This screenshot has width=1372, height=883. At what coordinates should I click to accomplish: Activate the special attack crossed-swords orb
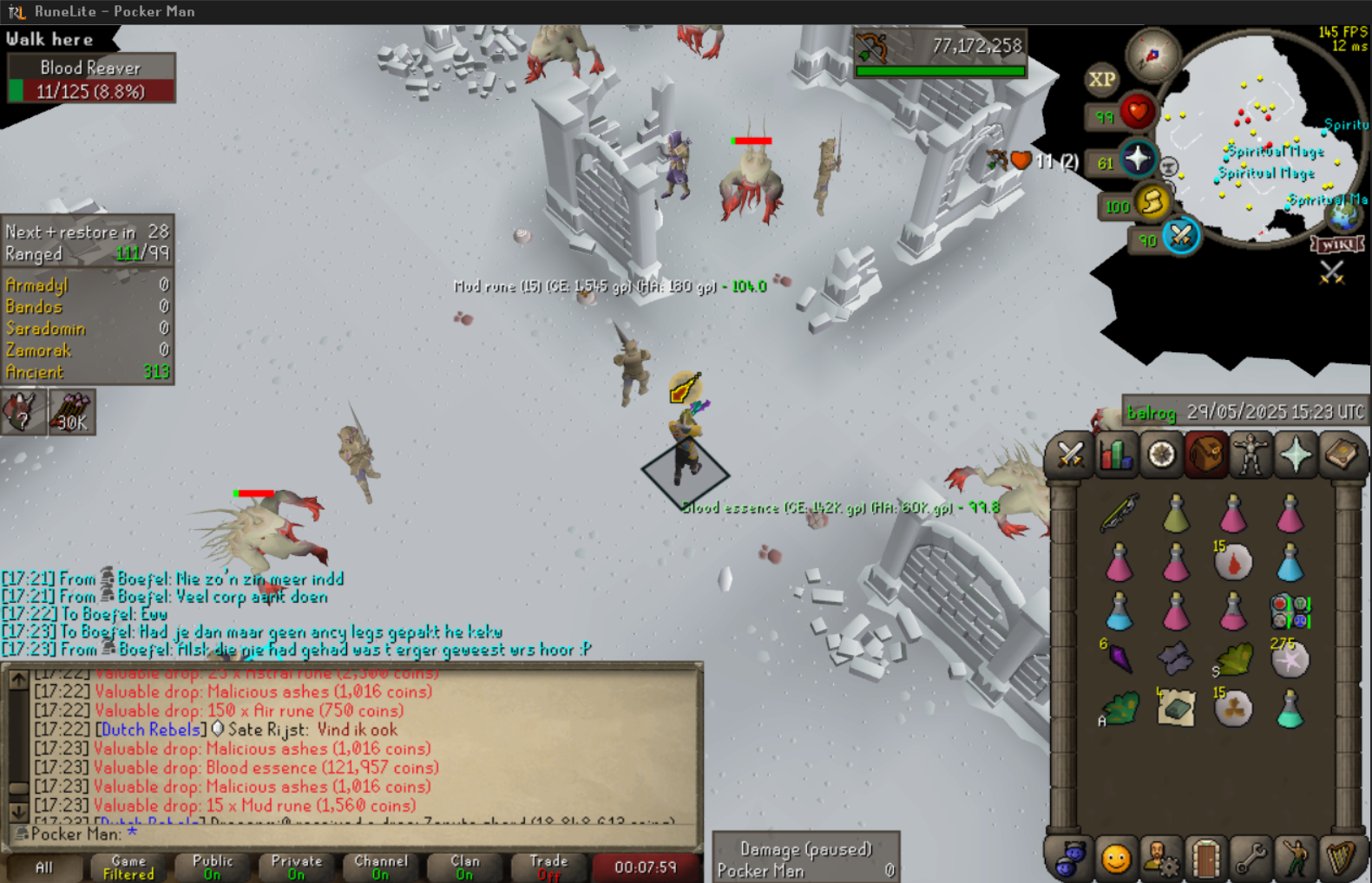(1180, 236)
